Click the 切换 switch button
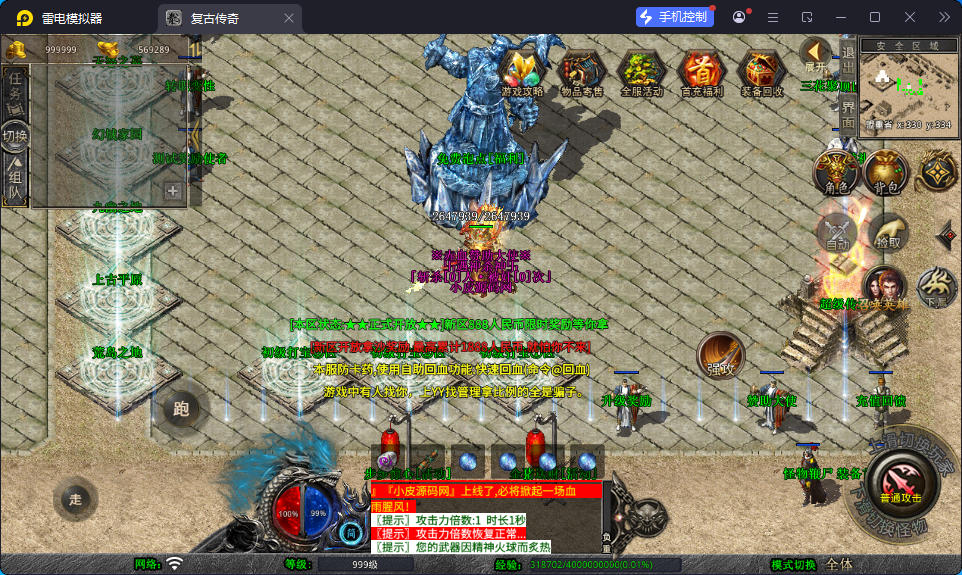The width and height of the screenshot is (962, 575). pyautogui.click(x=15, y=135)
